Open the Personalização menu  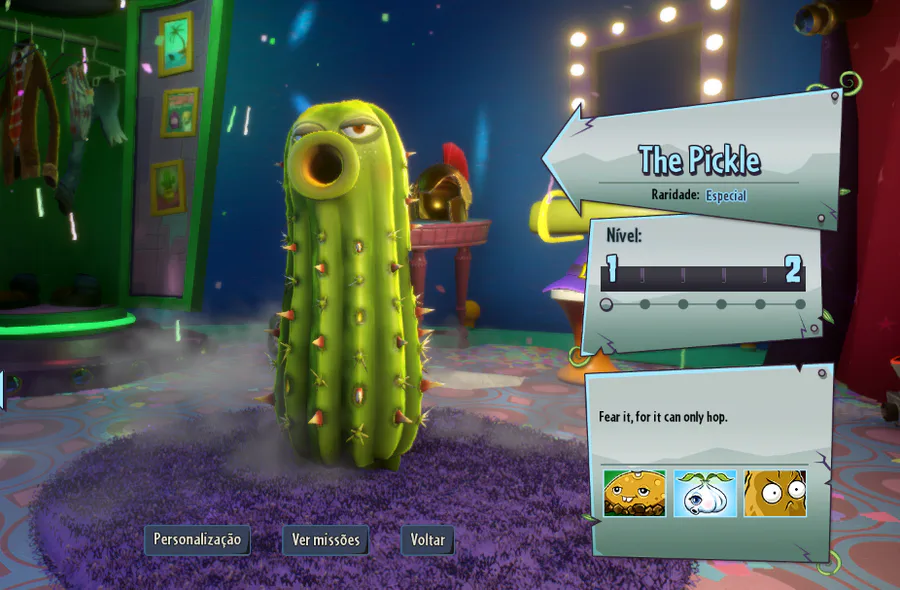click(197, 540)
